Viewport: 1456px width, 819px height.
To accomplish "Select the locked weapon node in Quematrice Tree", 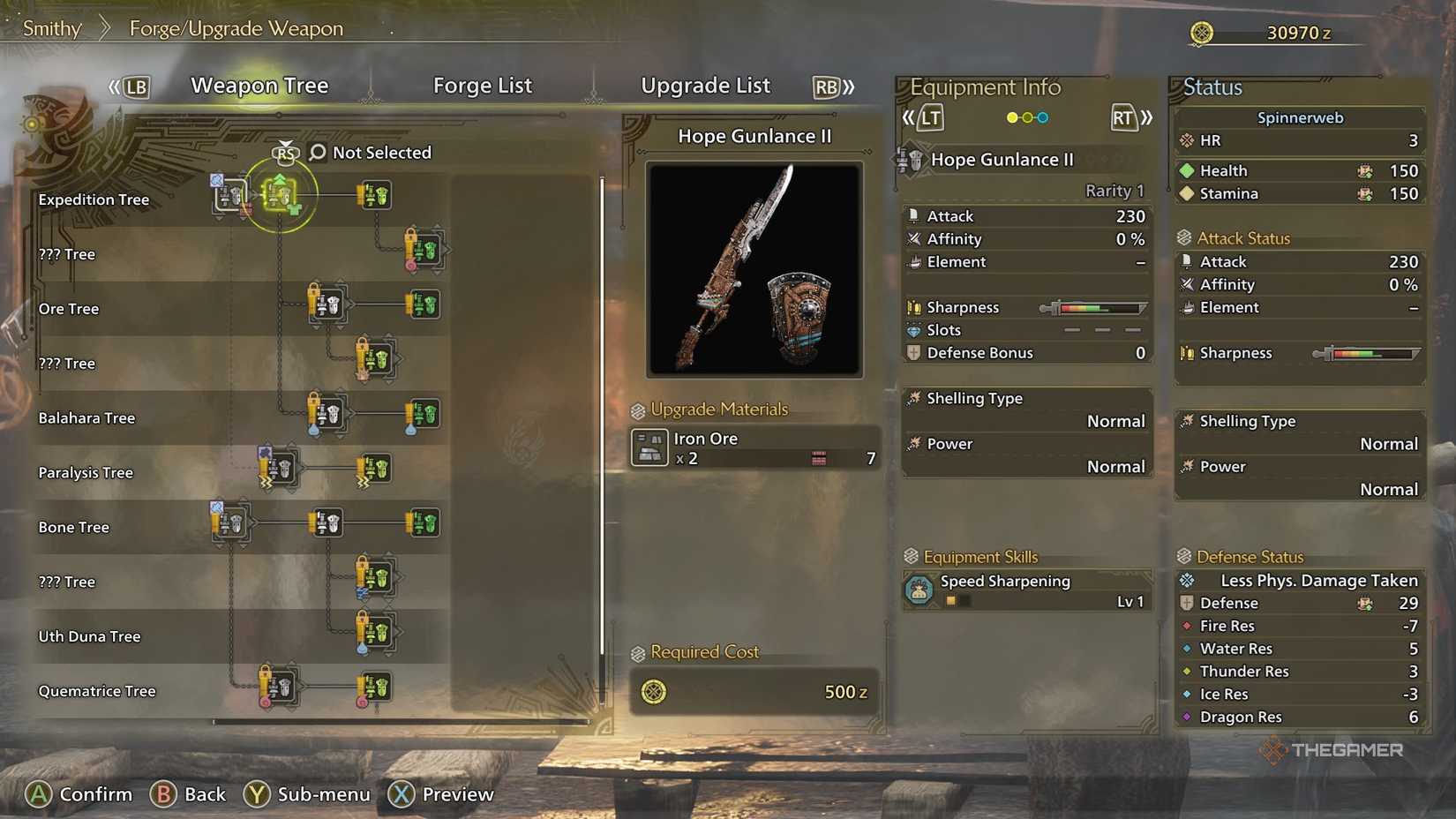I will pyautogui.click(x=278, y=687).
